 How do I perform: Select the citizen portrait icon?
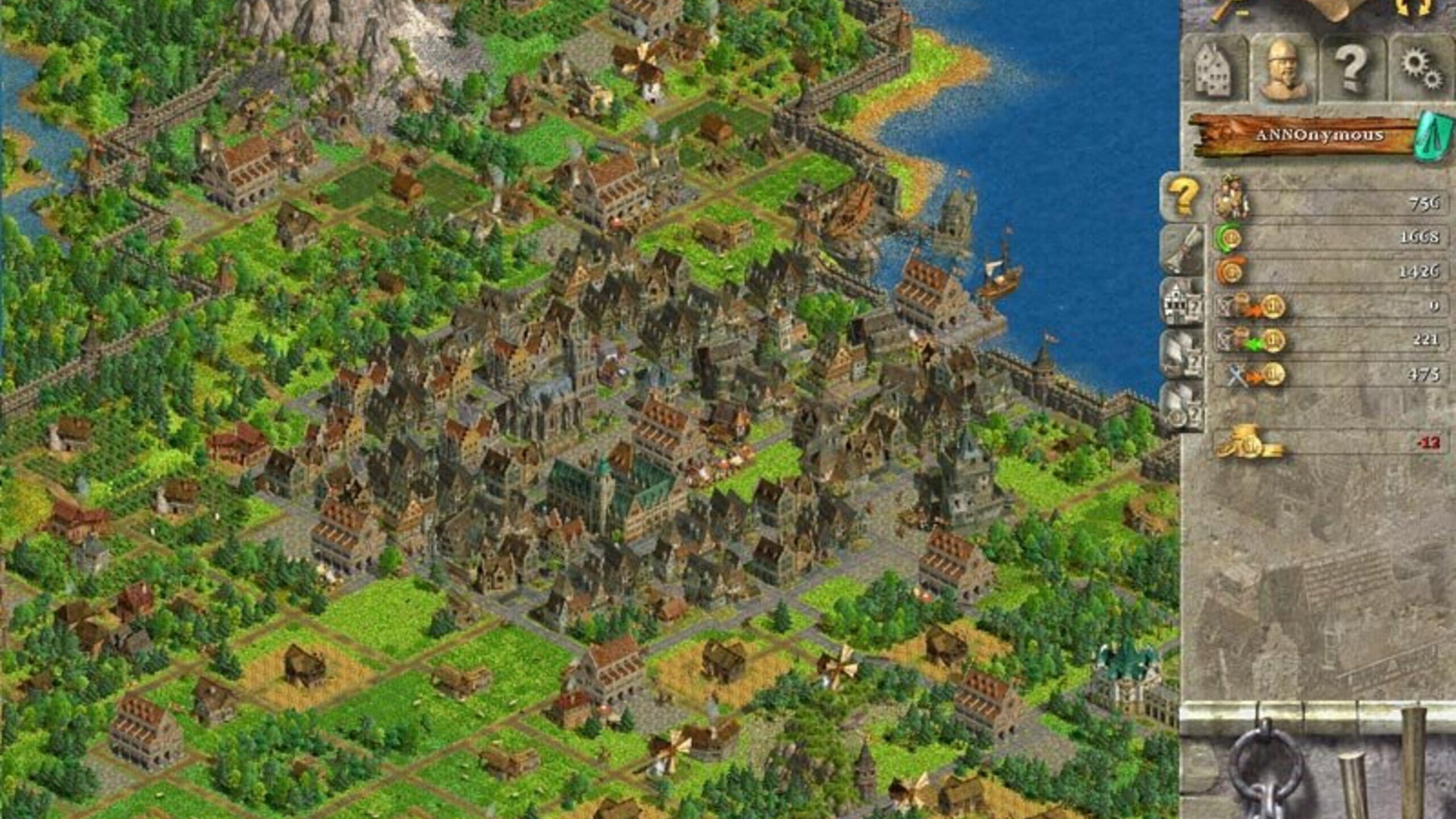1283,69
